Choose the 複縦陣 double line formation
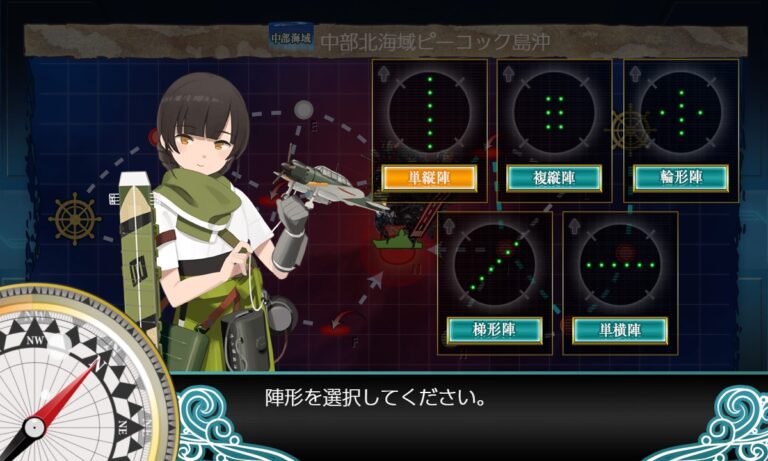This screenshot has height=461, width=768. (x=554, y=178)
